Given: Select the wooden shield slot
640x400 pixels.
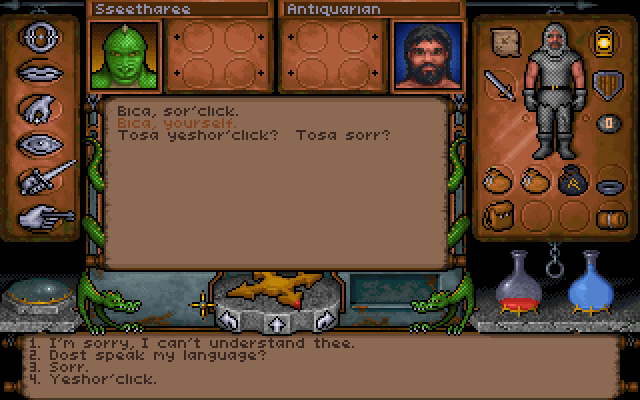Looking at the screenshot, I should pos(604,84).
